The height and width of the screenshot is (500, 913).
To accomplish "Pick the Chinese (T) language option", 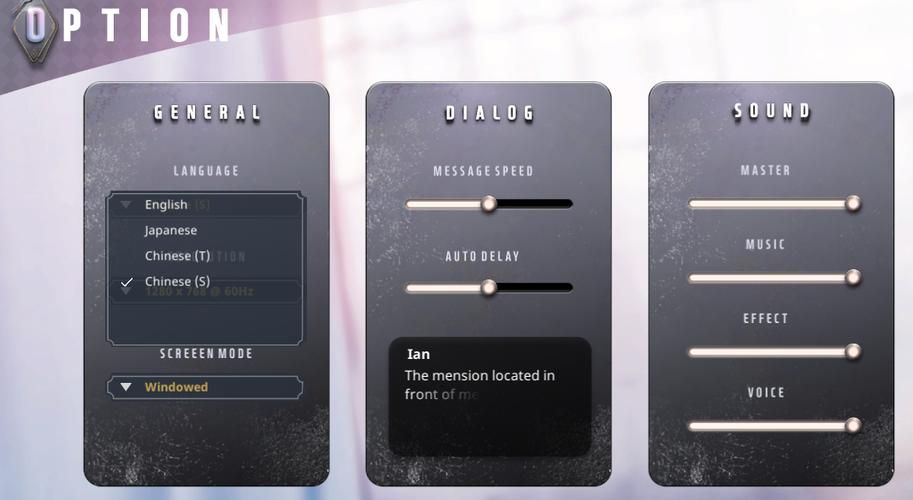I will (x=177, y=256).
